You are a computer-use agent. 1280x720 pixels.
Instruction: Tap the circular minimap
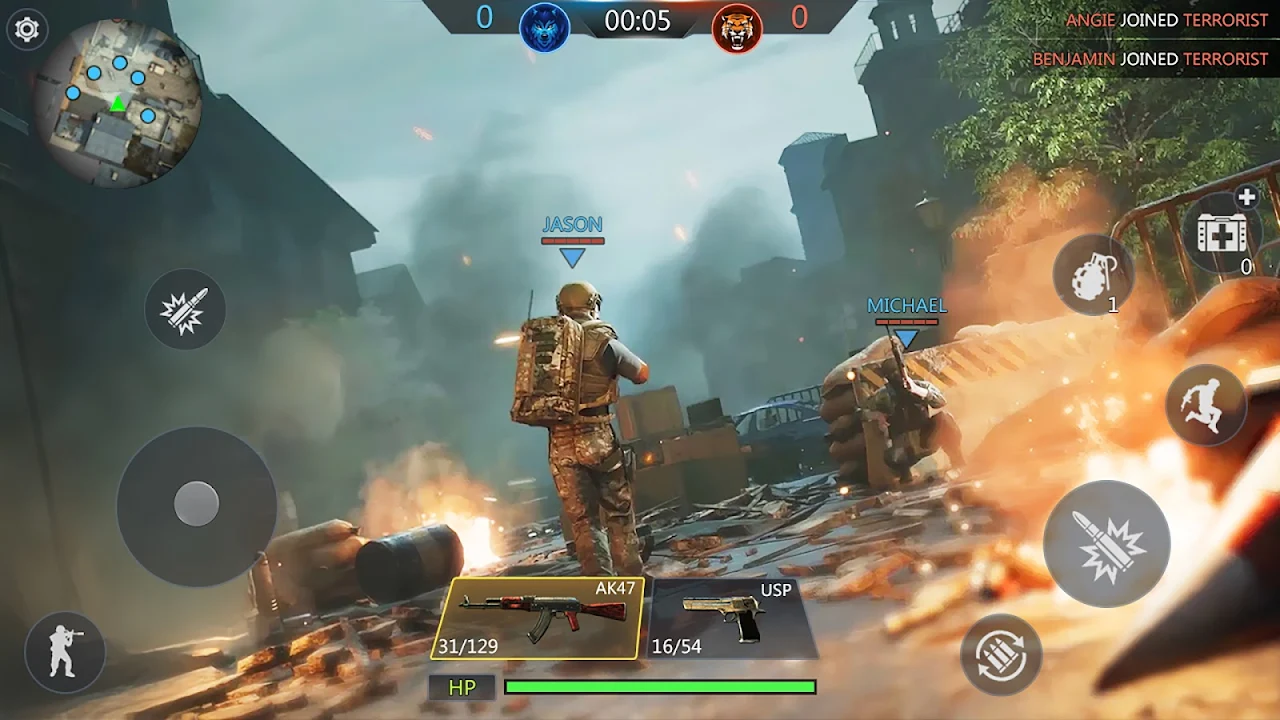117,103
